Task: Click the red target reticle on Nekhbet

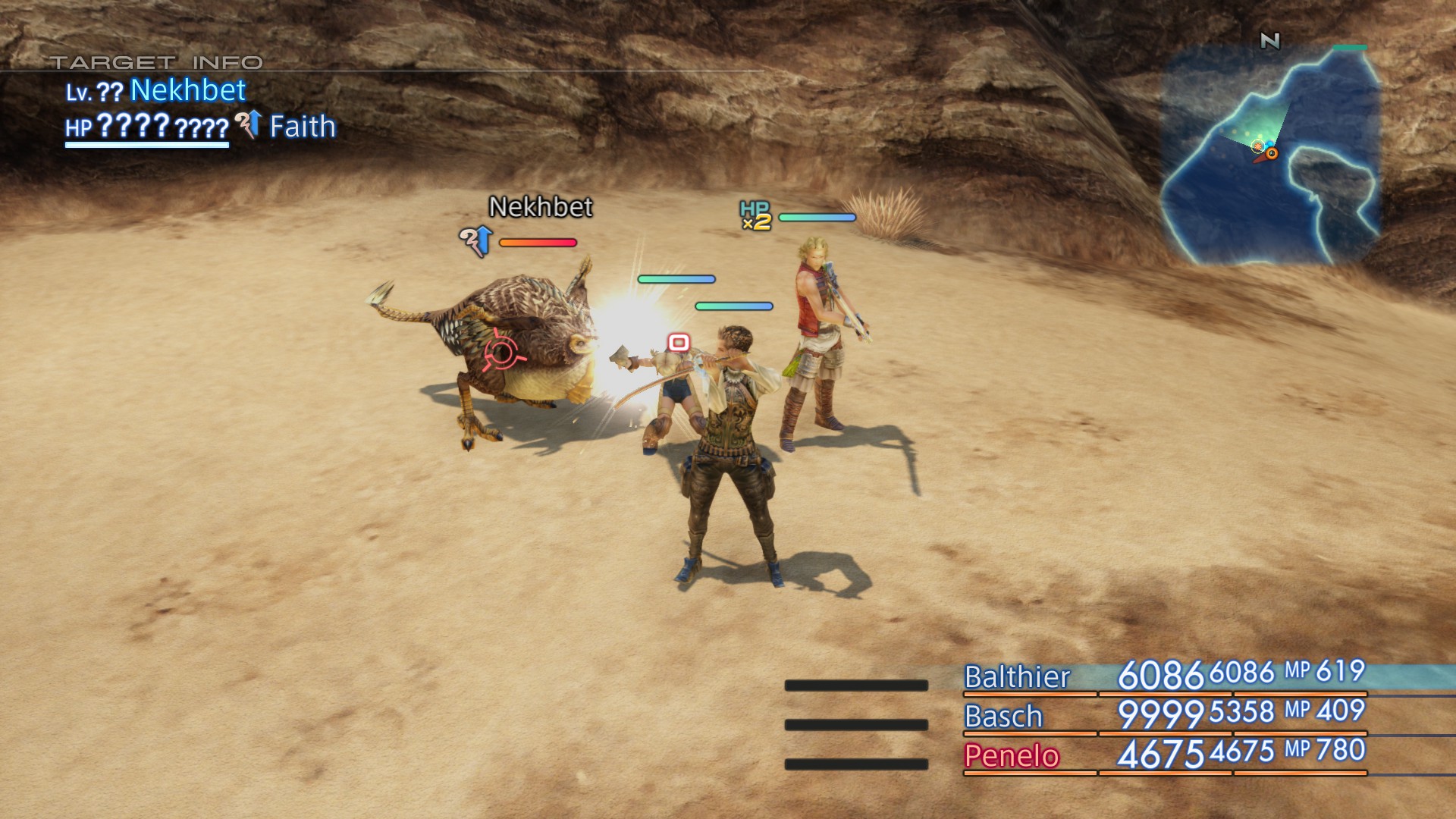Action: coord(501,353)
